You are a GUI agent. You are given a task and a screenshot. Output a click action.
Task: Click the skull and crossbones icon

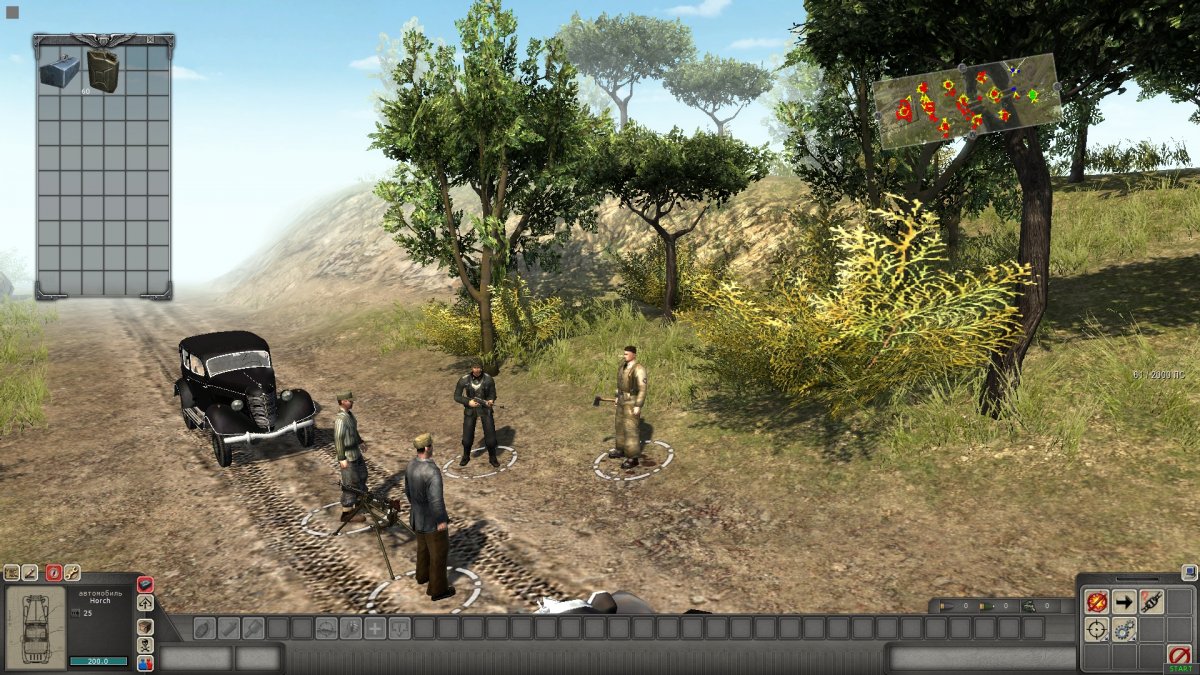(x=146, y=644)
